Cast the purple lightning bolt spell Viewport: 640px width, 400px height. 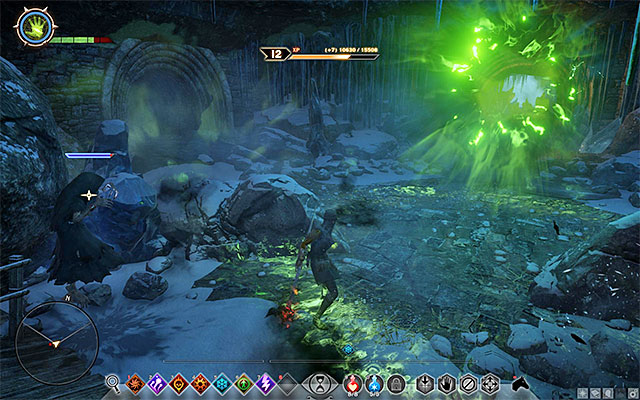click(266, 382)
